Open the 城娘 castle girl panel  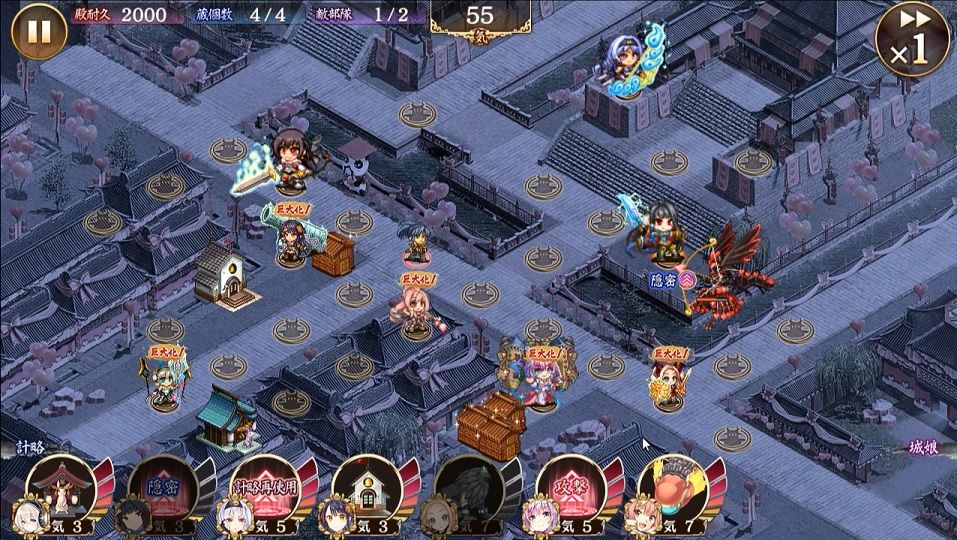[926, 447]
